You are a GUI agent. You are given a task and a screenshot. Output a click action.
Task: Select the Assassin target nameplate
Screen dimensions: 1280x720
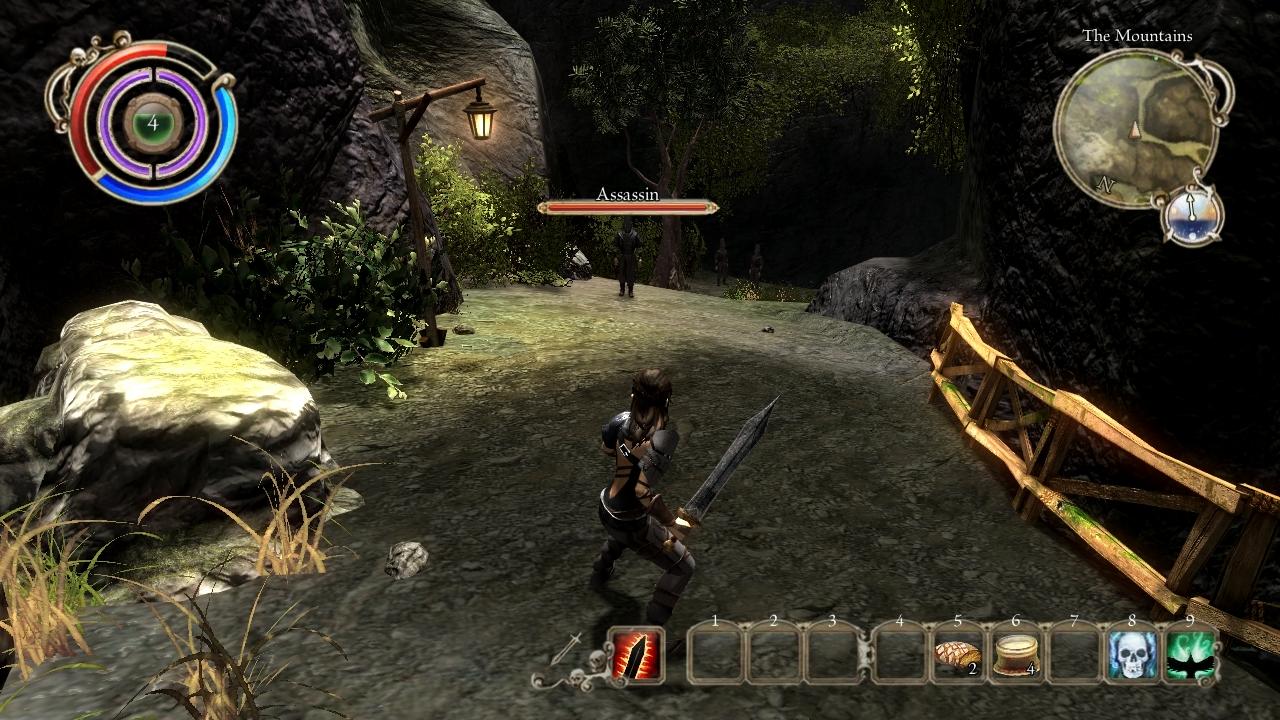point(627,201)
